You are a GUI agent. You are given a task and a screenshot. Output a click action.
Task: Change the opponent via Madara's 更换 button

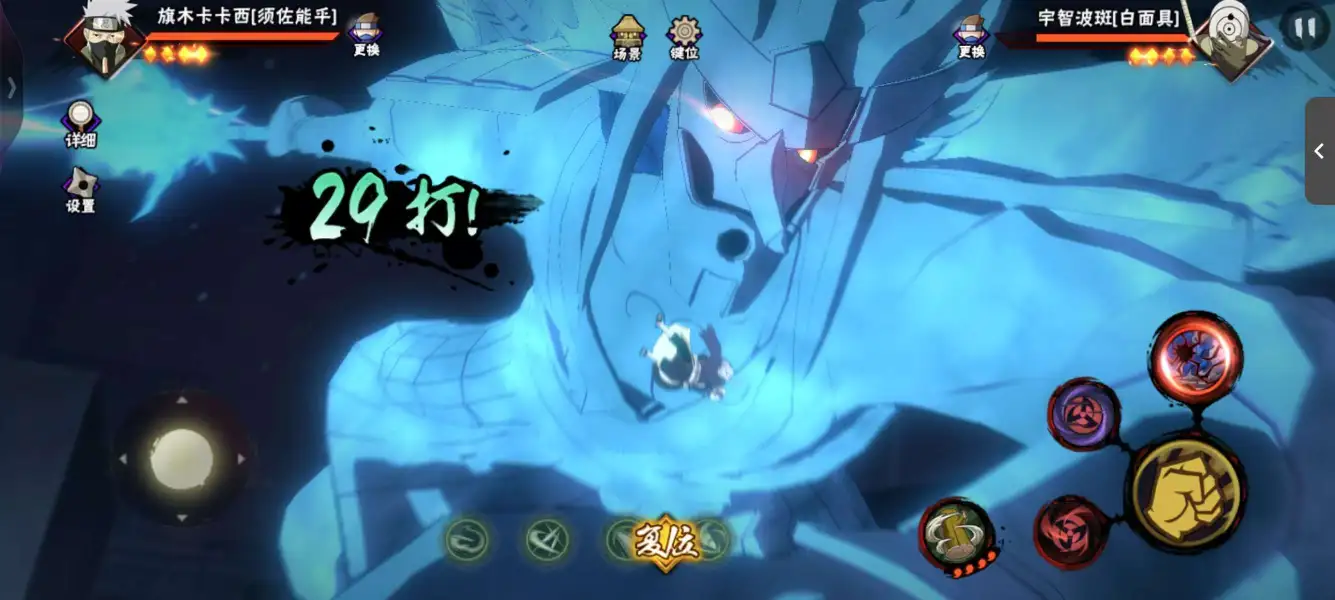pyautogui.click(x=971, y=37)
